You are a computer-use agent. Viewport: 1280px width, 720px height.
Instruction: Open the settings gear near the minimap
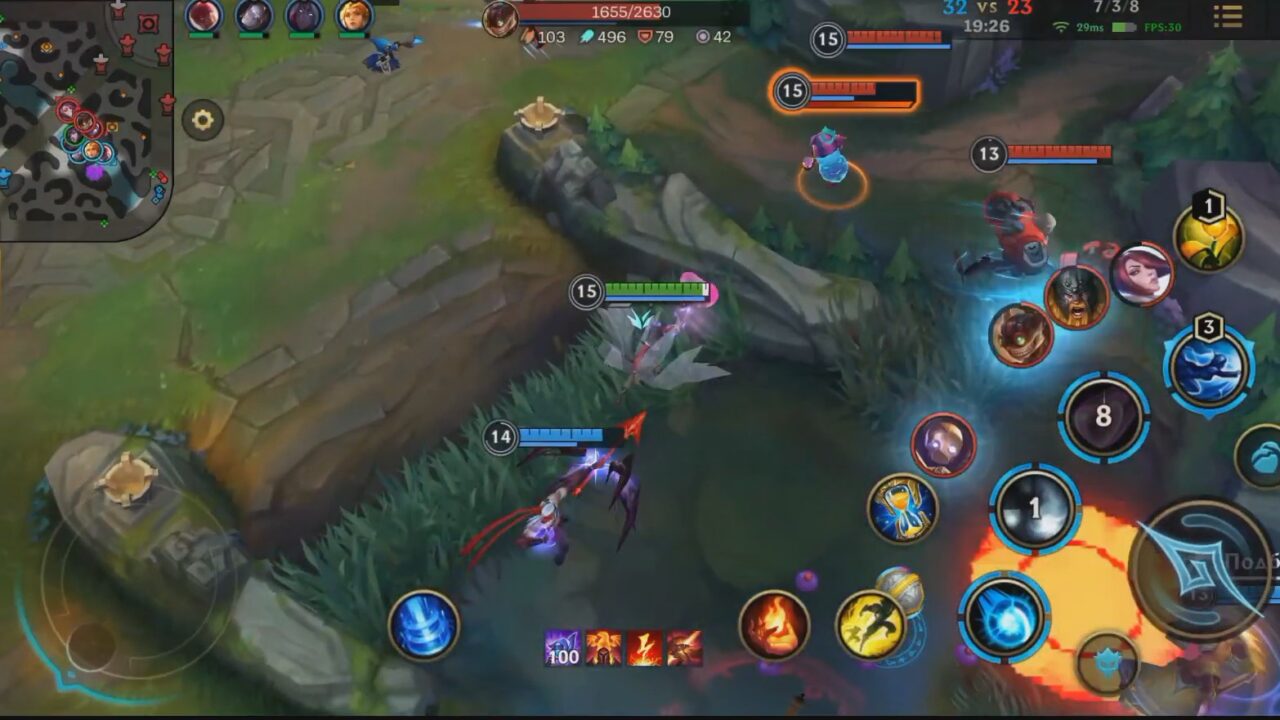click(205, 120)
